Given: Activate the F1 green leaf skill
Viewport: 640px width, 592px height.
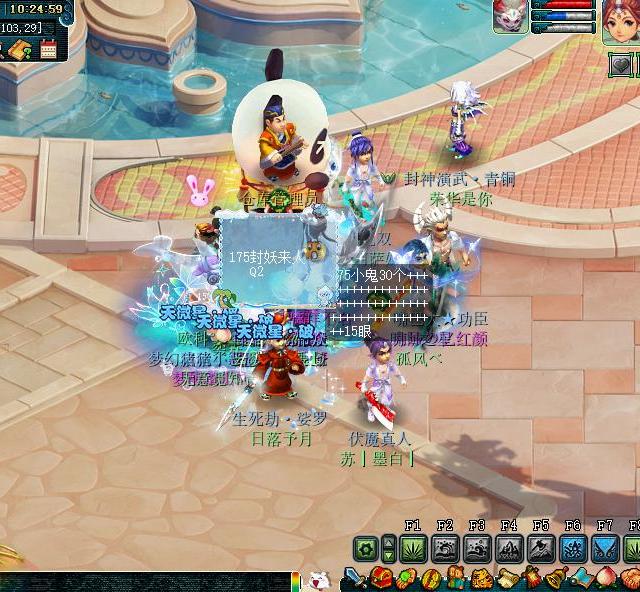Looking at the screenshot, I should pos(413,549).
